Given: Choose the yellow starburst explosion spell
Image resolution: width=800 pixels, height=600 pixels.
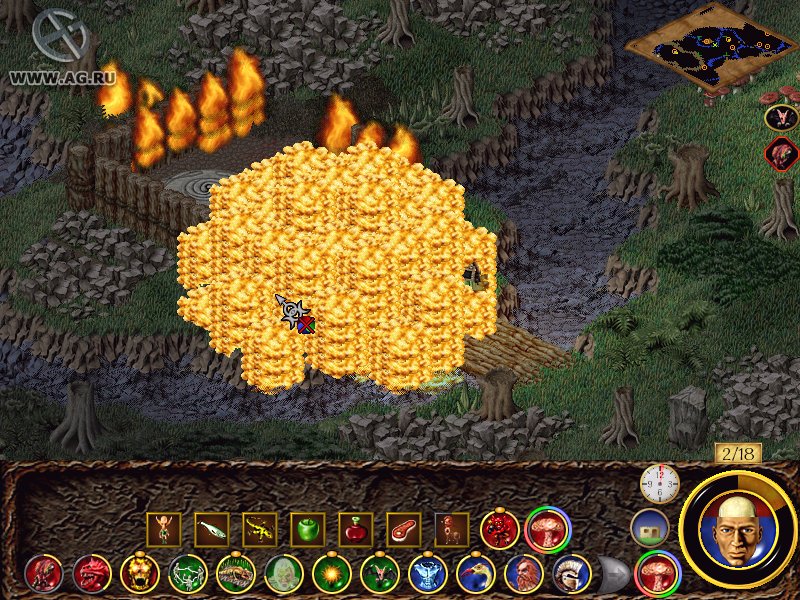Looking at the screenshot, I should [x=332, y=574].
